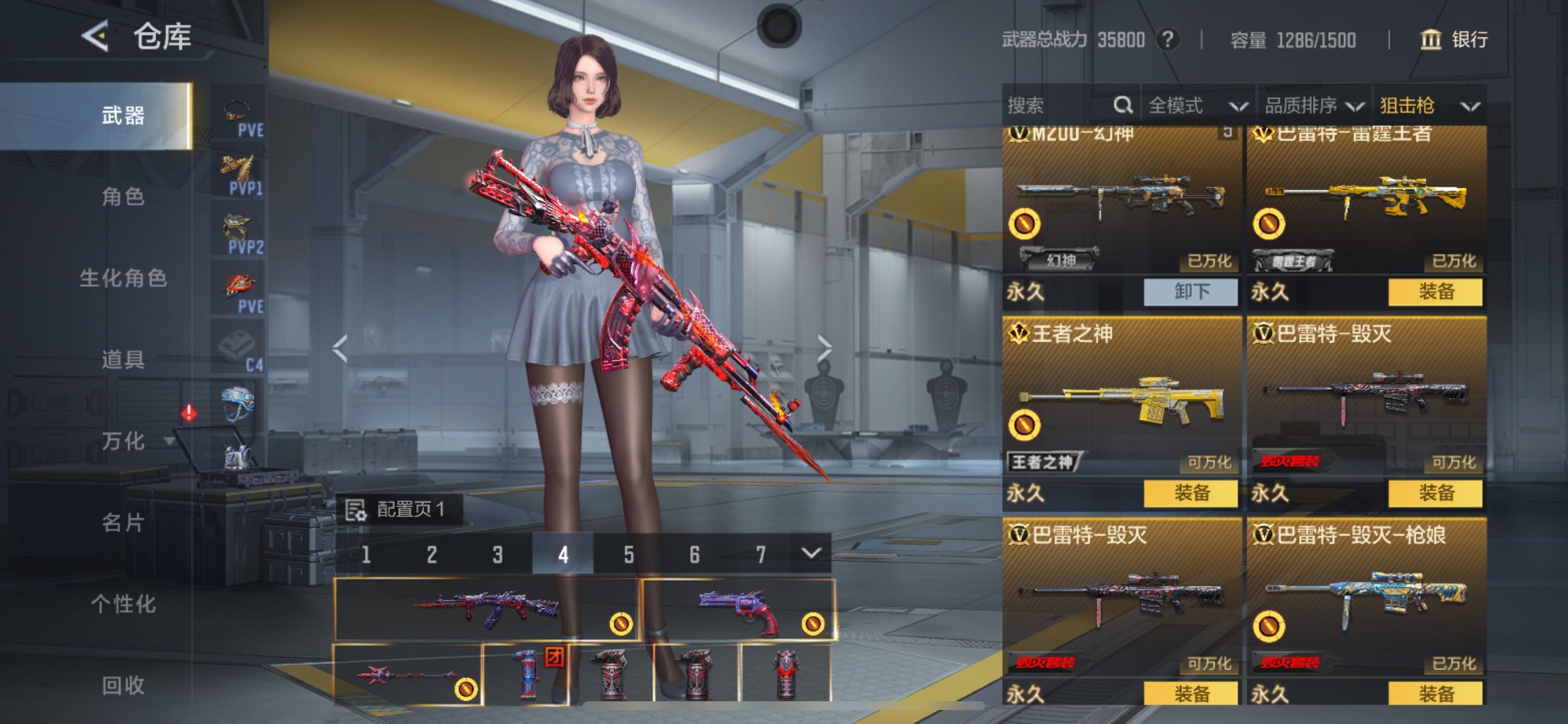
Task: Open the 银行 bank
Action: point(1454,40)
